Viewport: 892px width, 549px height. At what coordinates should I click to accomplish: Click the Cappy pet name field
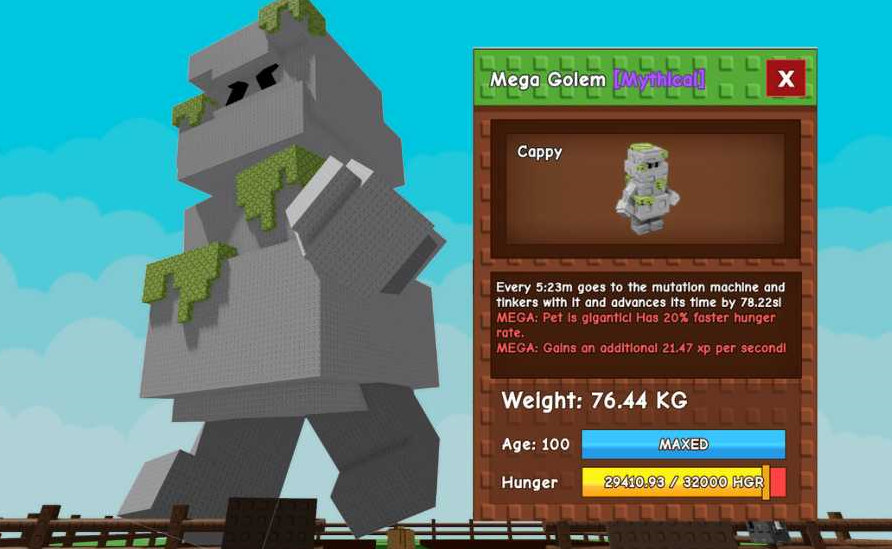[x=540, y=152]
